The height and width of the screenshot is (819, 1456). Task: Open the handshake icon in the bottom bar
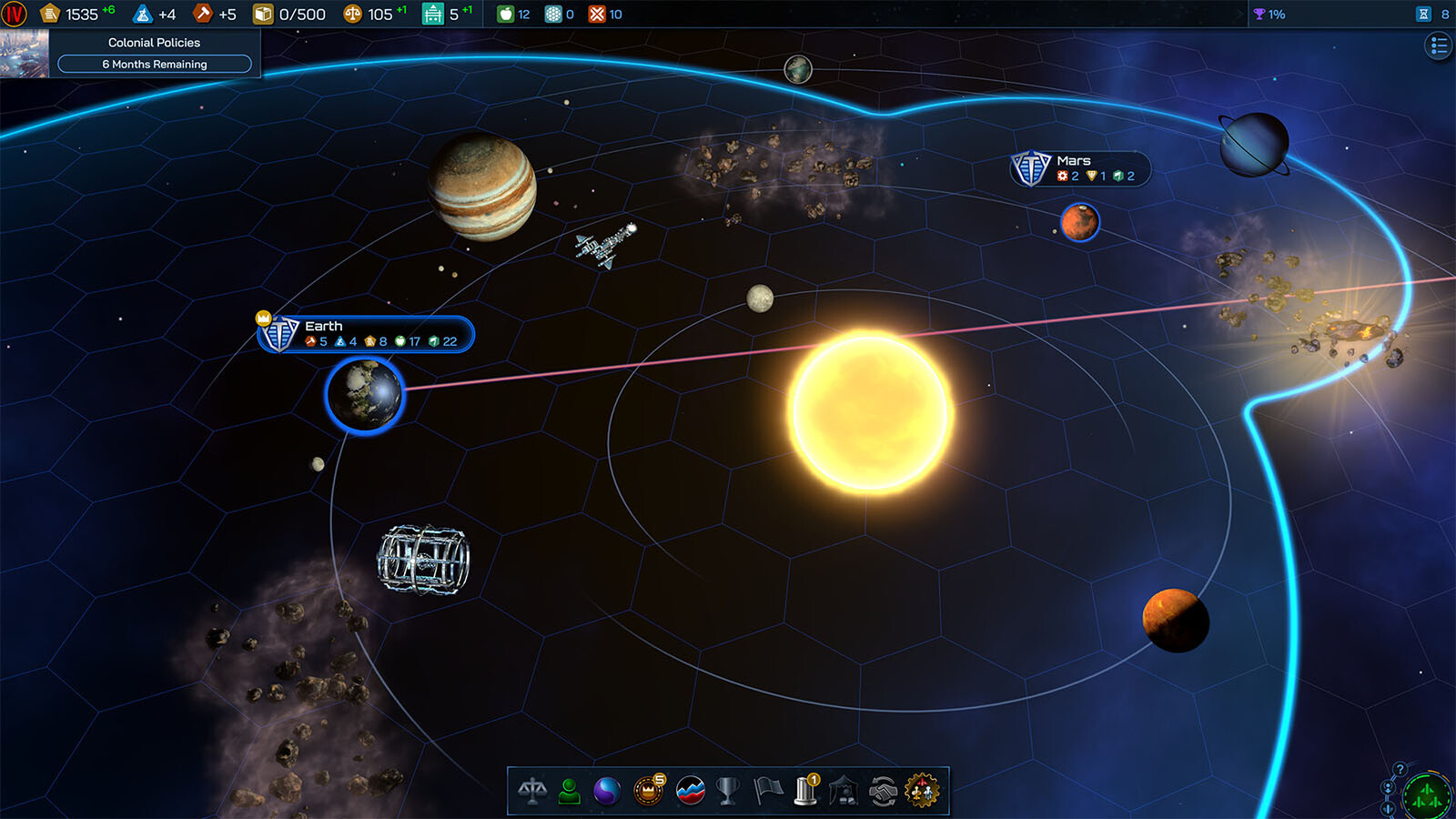(x=882, y=791)
